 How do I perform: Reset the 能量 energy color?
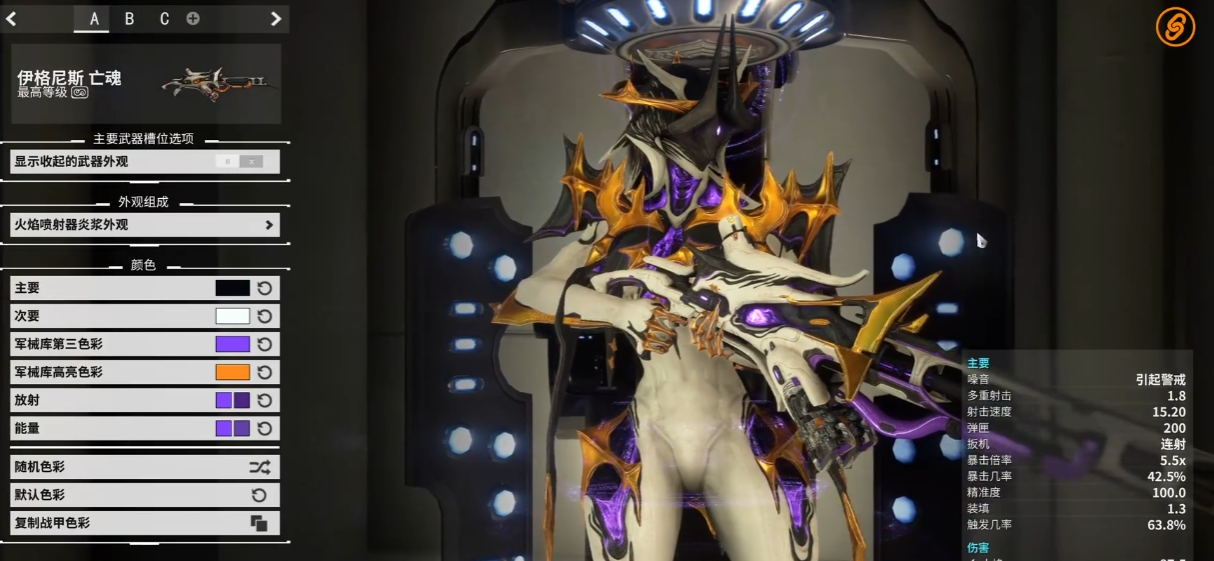tap(265, 428)
